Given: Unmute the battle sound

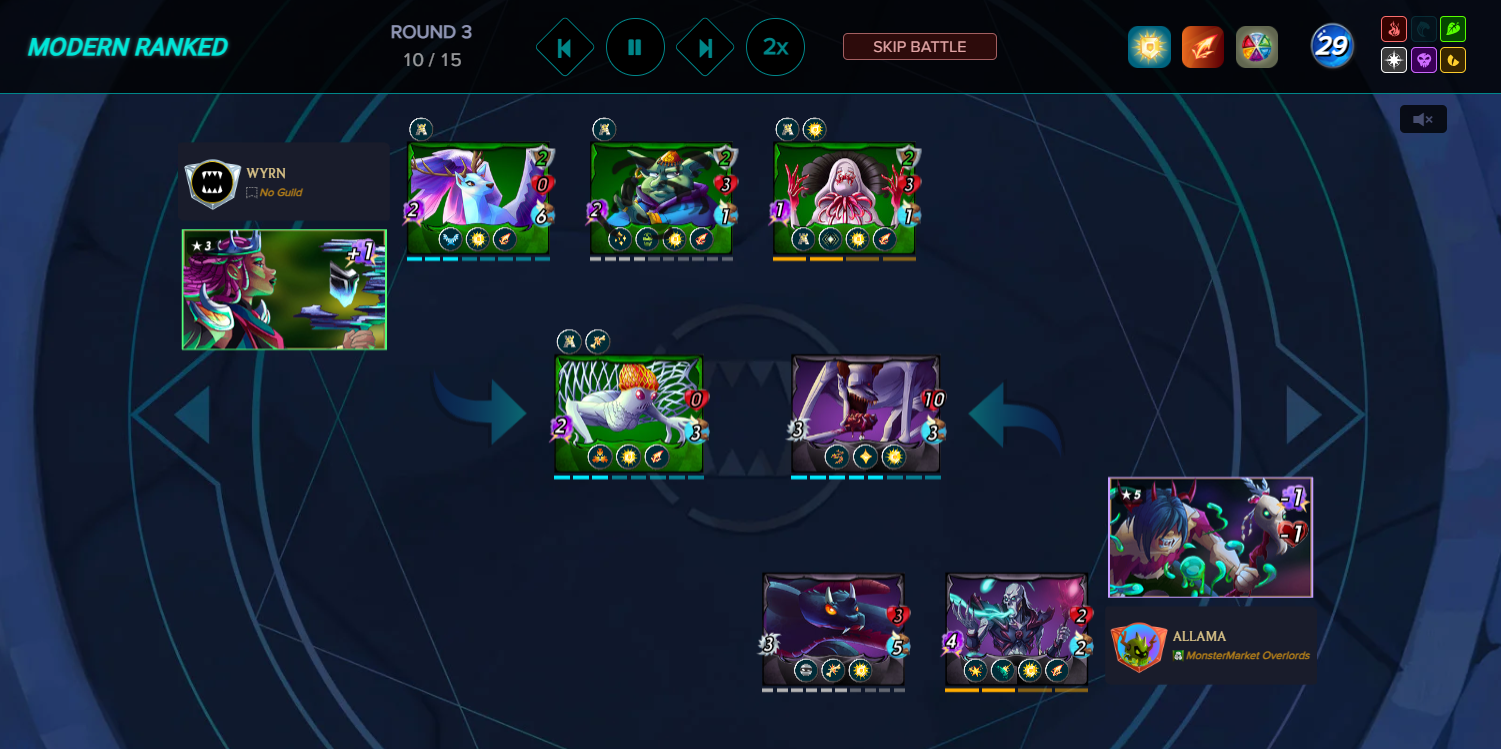Looking at the screenshot, I should pyautogui.click(x=1422, y=119).
